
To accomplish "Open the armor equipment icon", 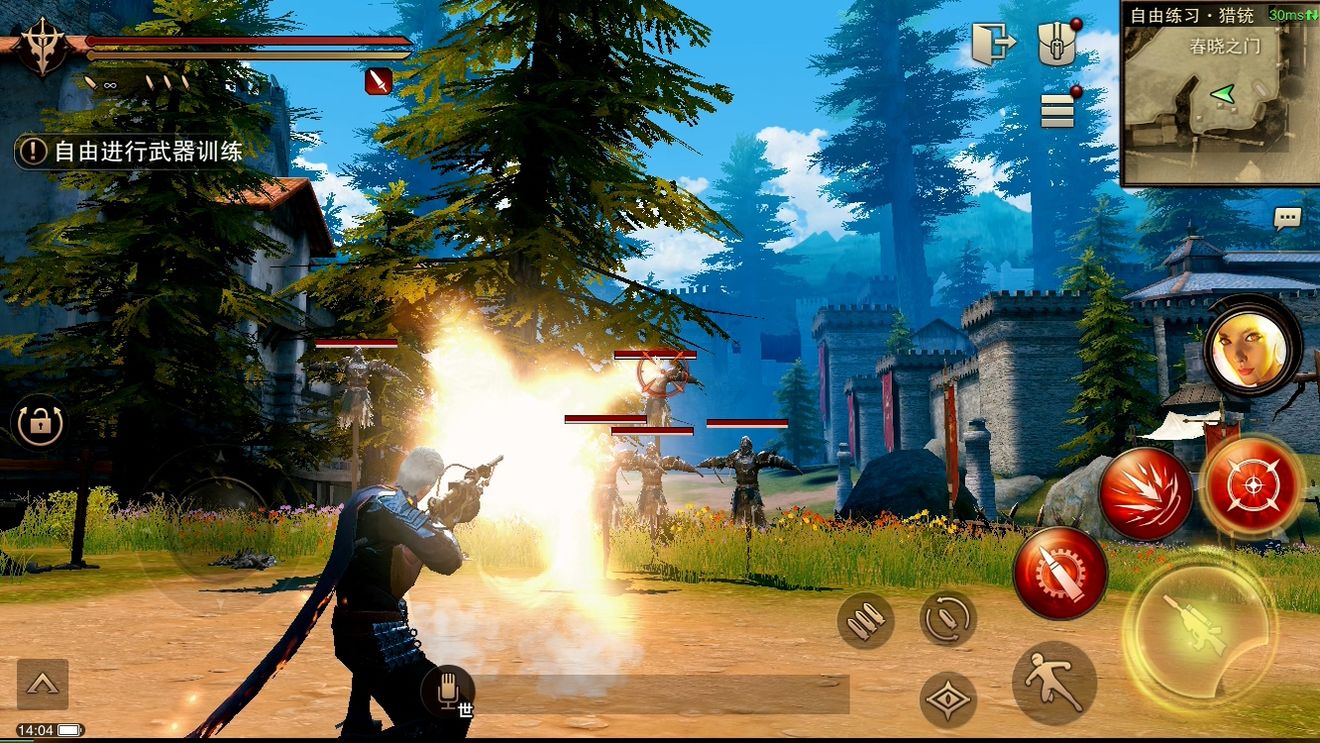I will coord(1056,44).
